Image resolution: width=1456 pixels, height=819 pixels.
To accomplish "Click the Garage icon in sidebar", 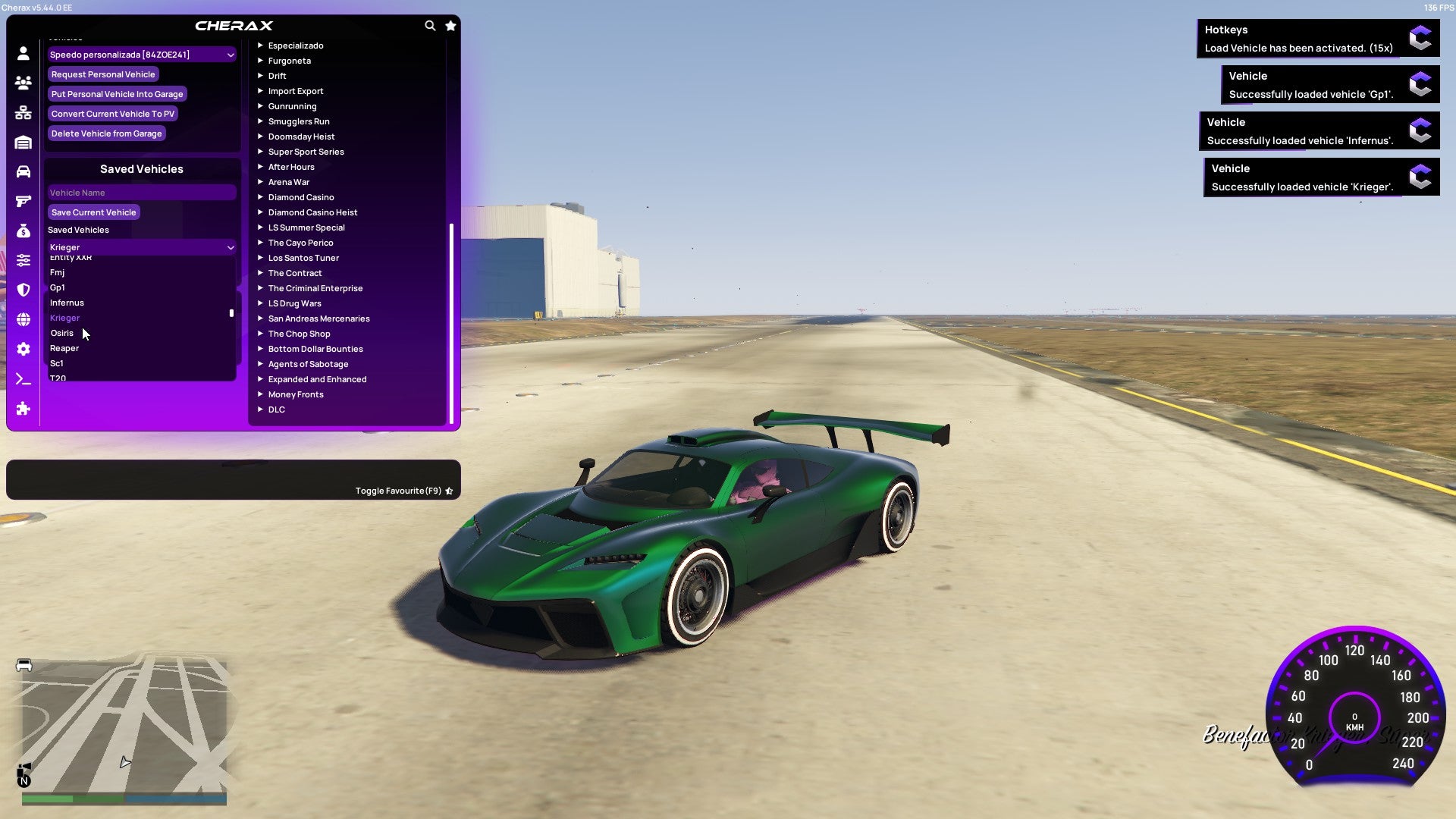I will click(23, 141).
